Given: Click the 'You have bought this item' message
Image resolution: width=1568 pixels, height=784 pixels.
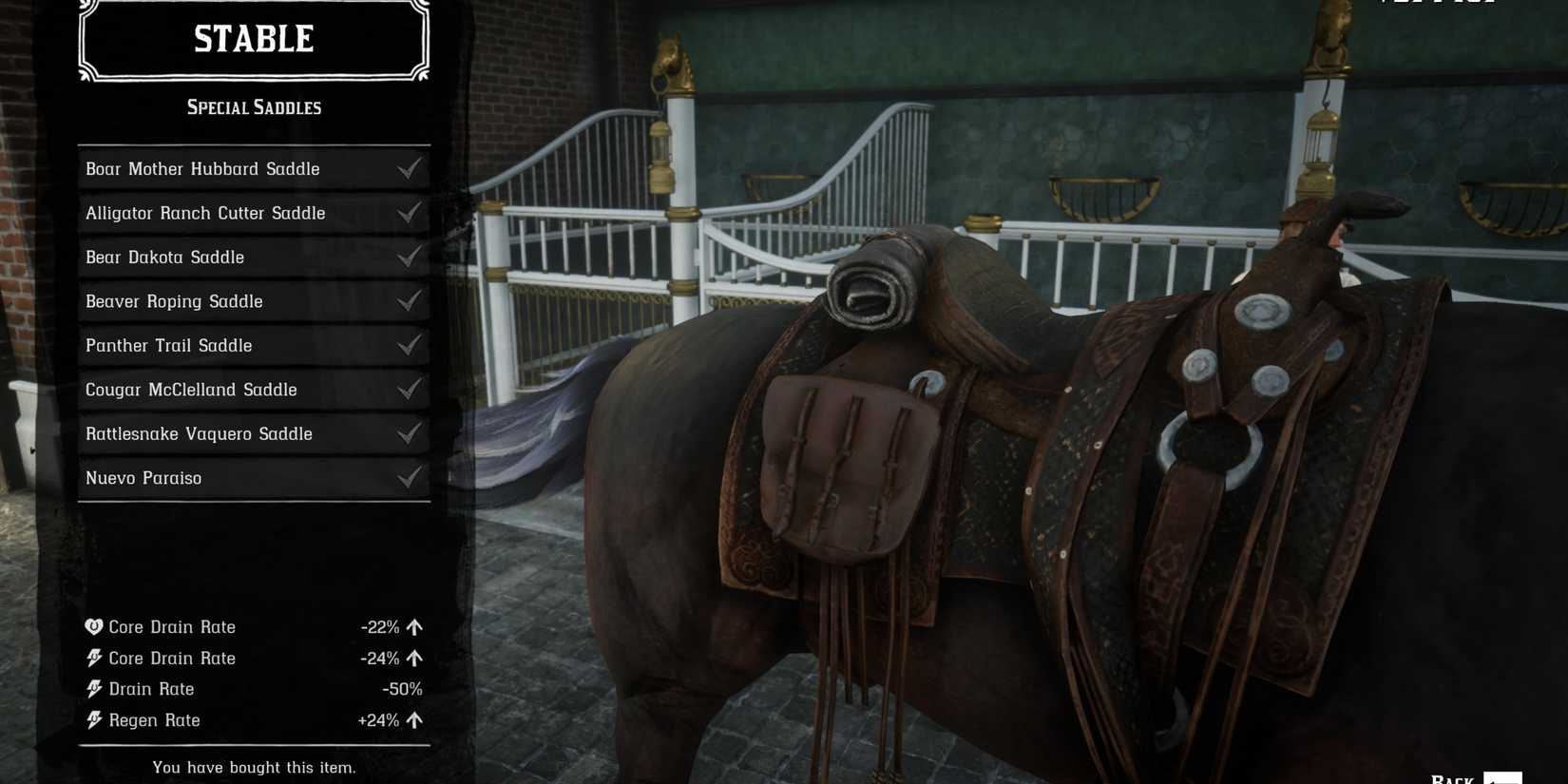Looking at the screenshot, I should tap(254, 767).
